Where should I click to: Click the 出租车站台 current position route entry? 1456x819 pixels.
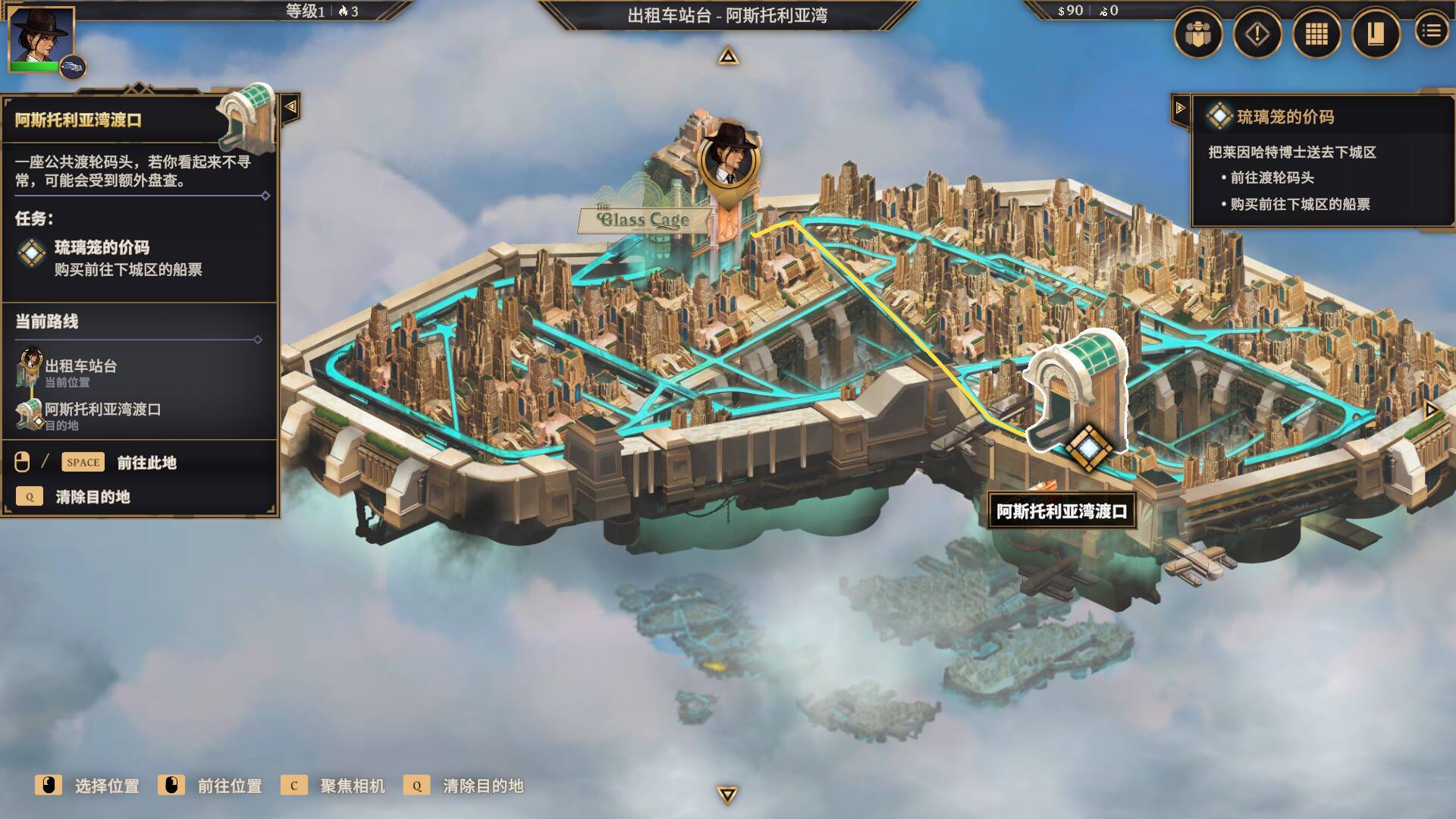(80, 367)
